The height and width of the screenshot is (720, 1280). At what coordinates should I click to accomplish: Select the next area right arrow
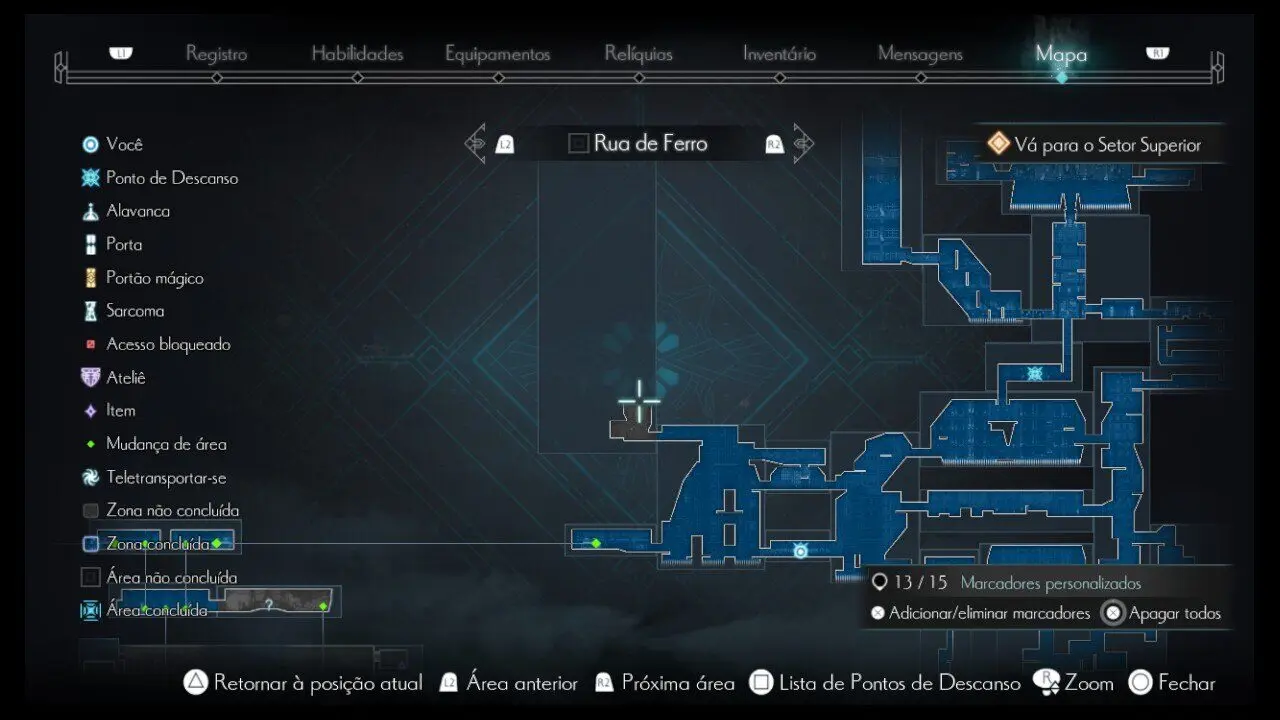tap(803, 143)
